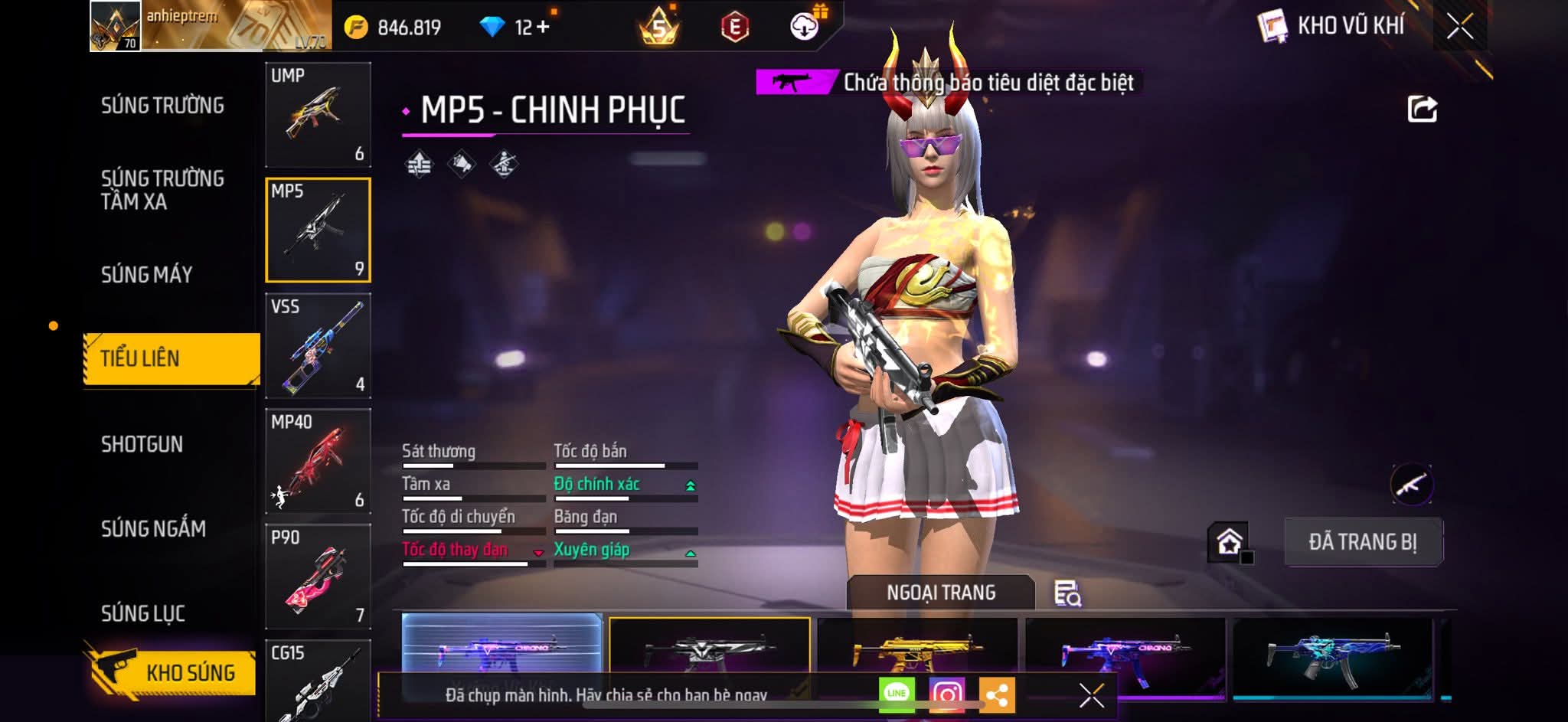Screen dimensions: 1568x722
Task: Select the VSS weapon tile
Action: coord(318,345)
